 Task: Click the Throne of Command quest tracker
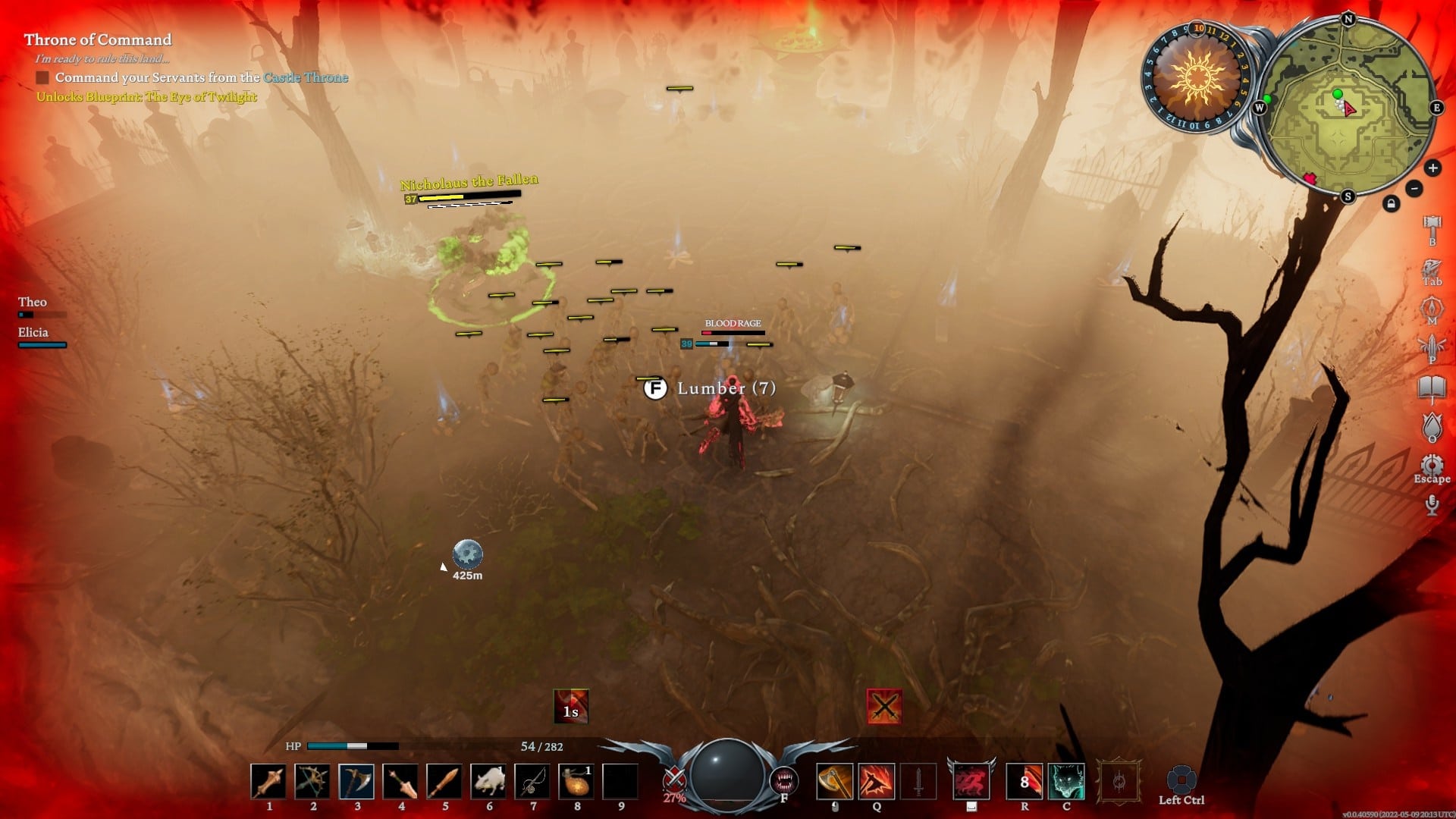tap(98, 39)
